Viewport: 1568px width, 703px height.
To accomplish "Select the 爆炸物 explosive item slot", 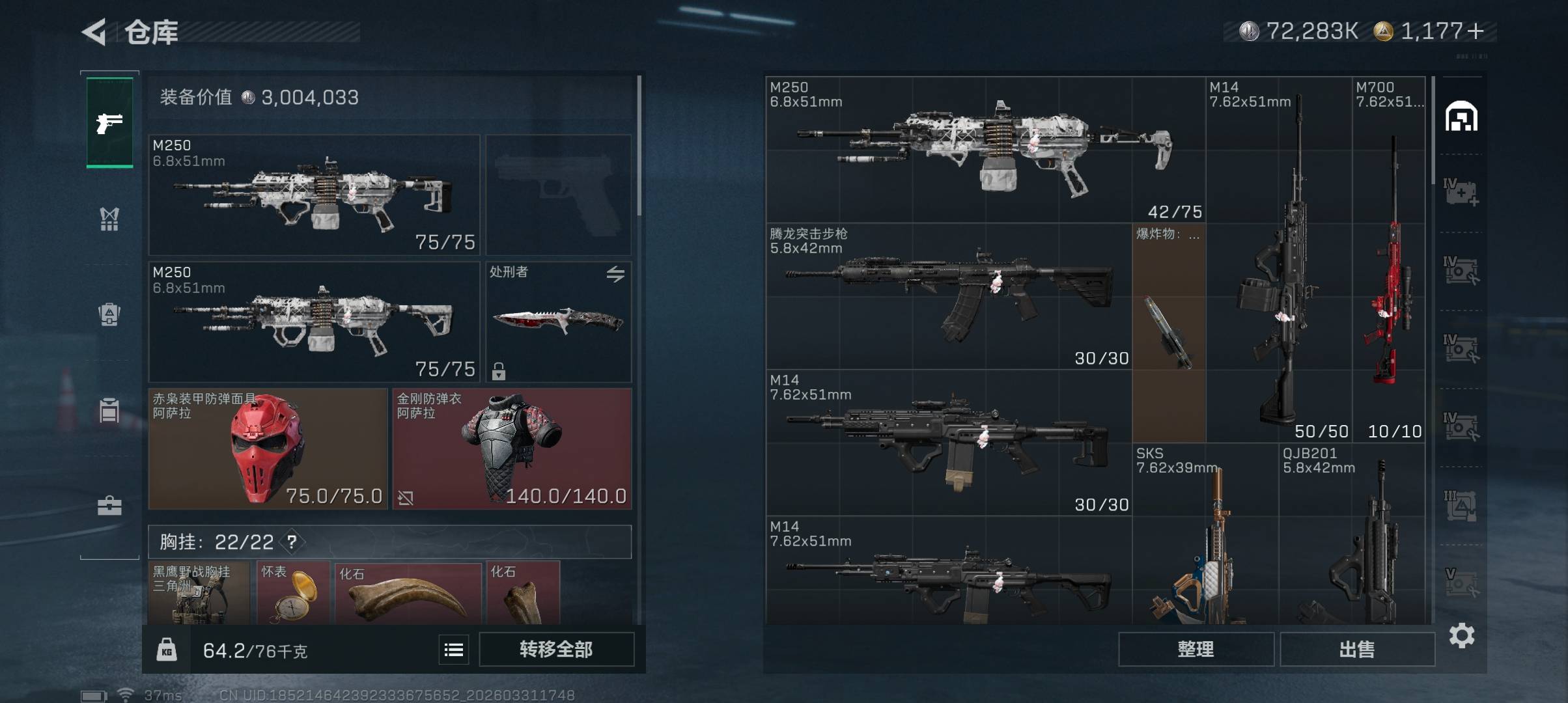I will [1169, 333].
